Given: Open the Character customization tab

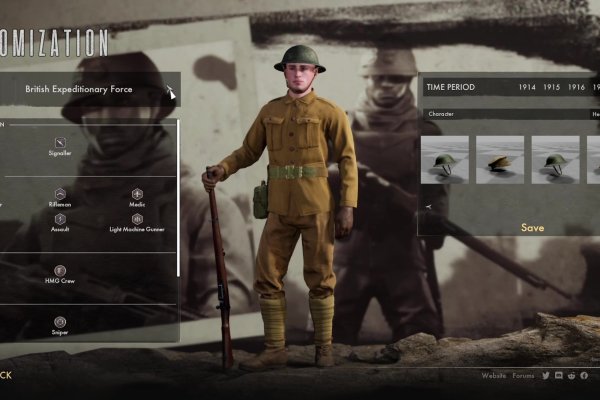Looking at the screenshot, I should pos(441,114).
